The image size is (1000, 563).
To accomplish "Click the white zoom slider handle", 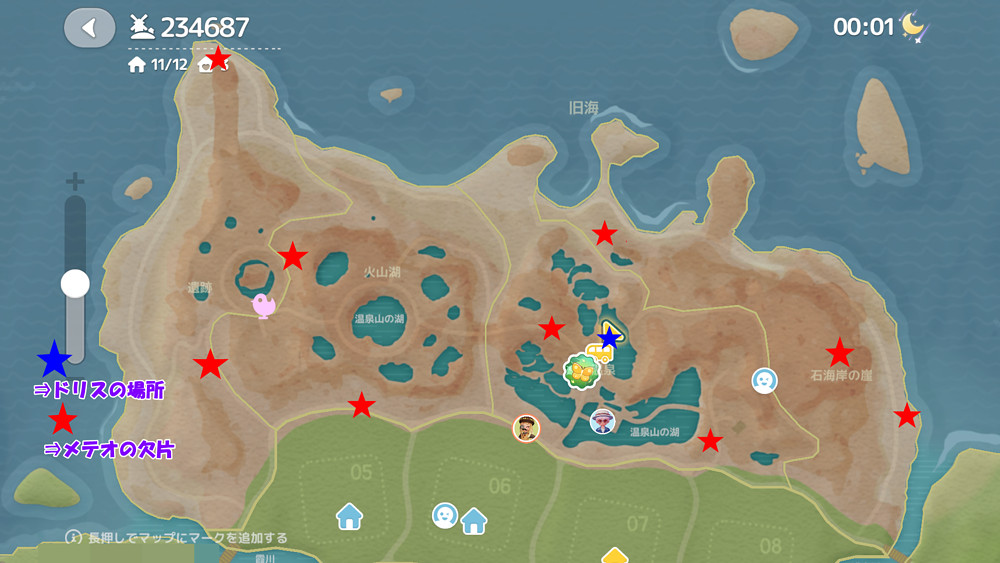I will [75, 284].
